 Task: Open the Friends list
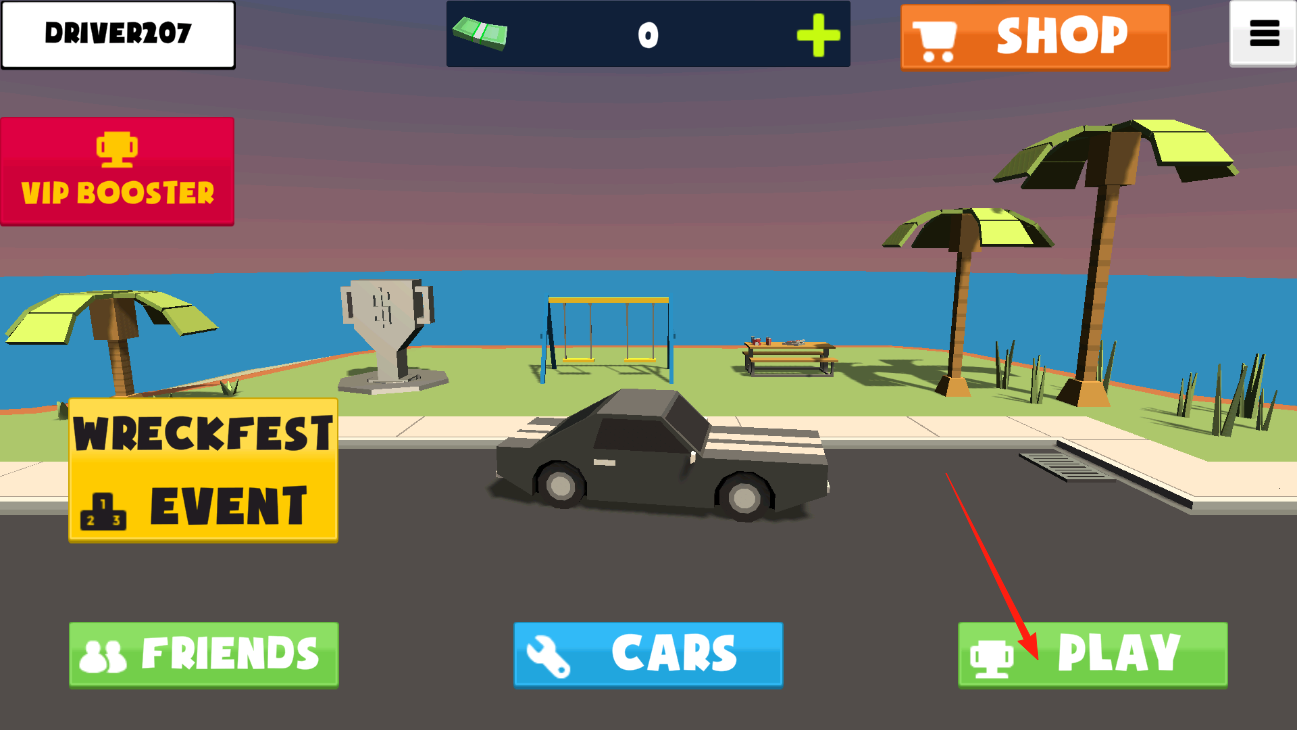[x=204, y=654]
